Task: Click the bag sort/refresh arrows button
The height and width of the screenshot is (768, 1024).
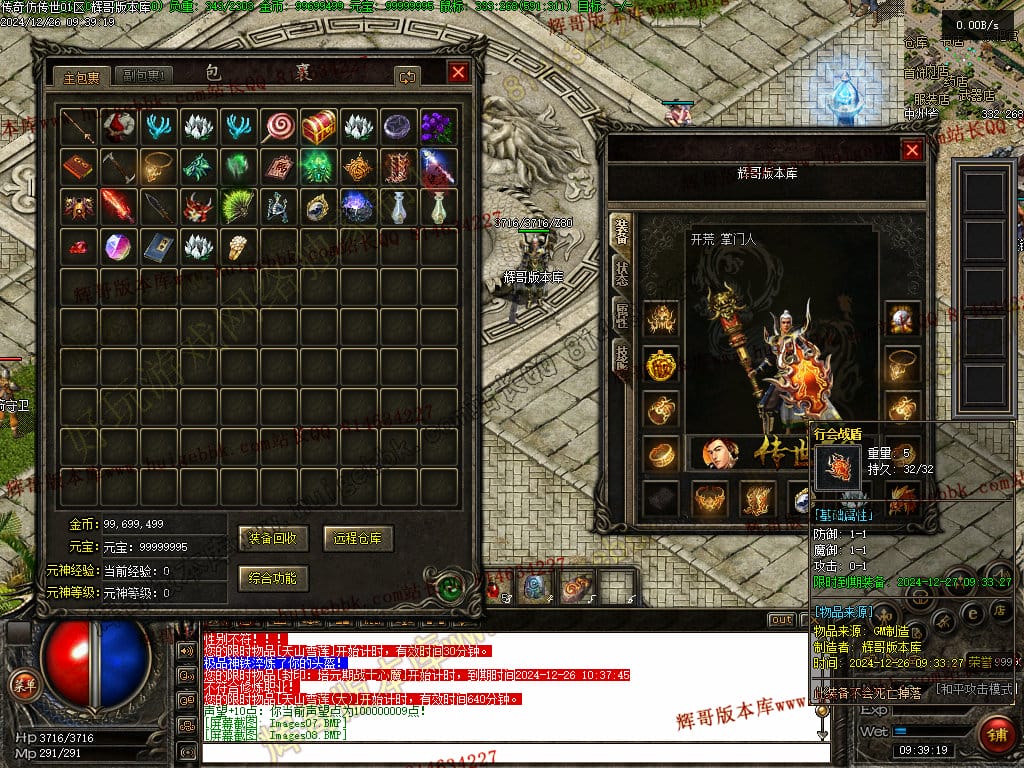Action: pyautogui.click(x=407, y=76)
